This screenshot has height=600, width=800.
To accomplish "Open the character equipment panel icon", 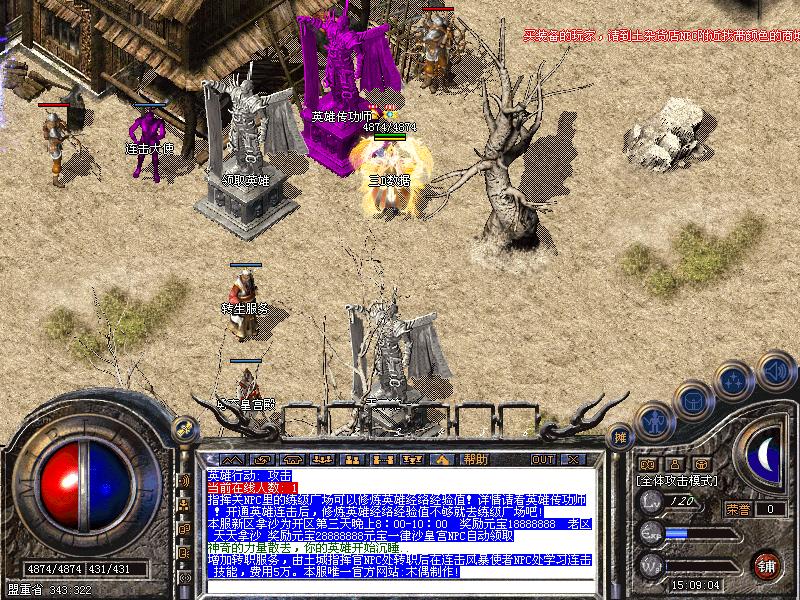I will click(655, 421).
